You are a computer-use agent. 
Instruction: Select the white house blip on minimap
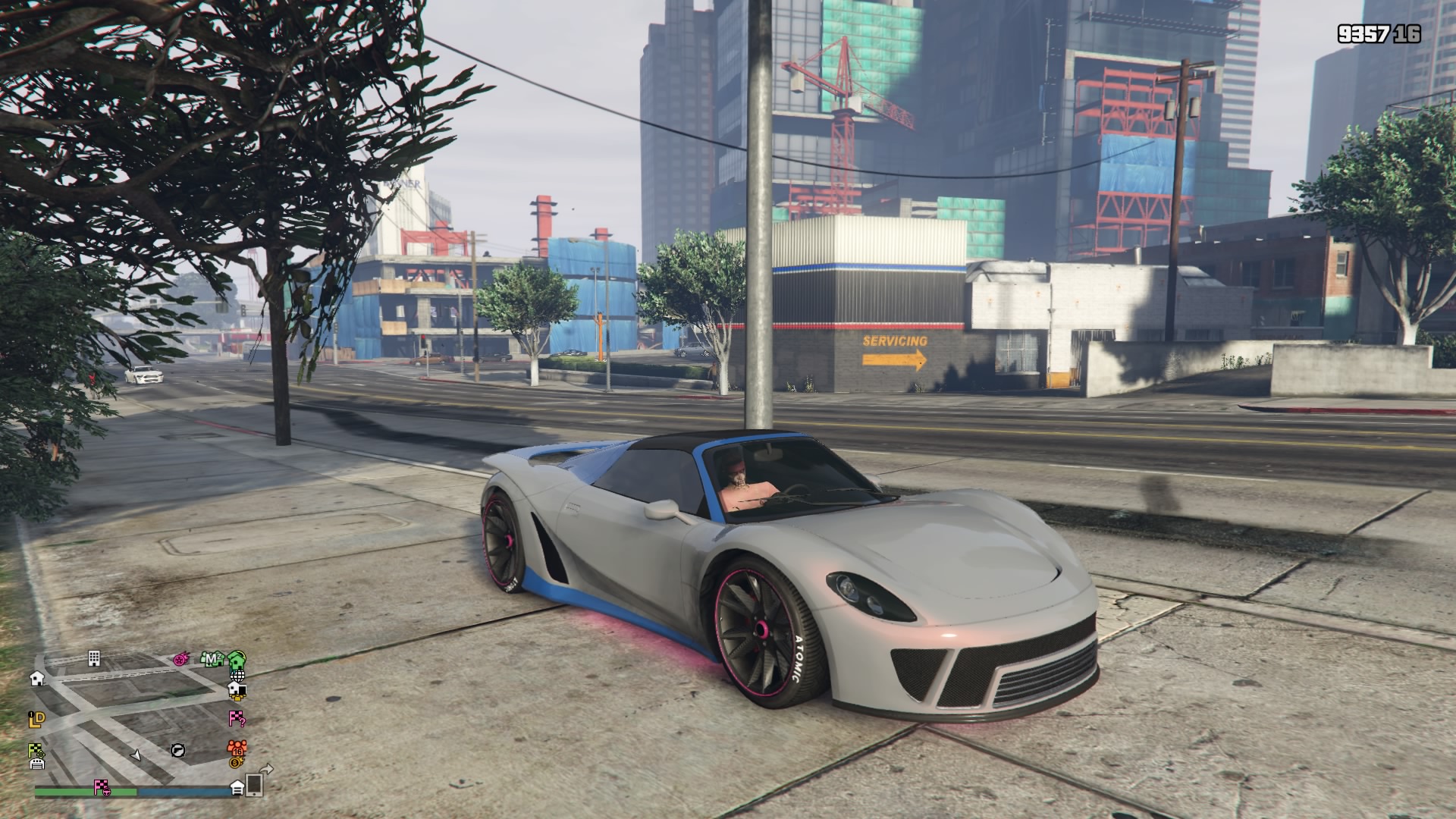[x=36, y=678]
